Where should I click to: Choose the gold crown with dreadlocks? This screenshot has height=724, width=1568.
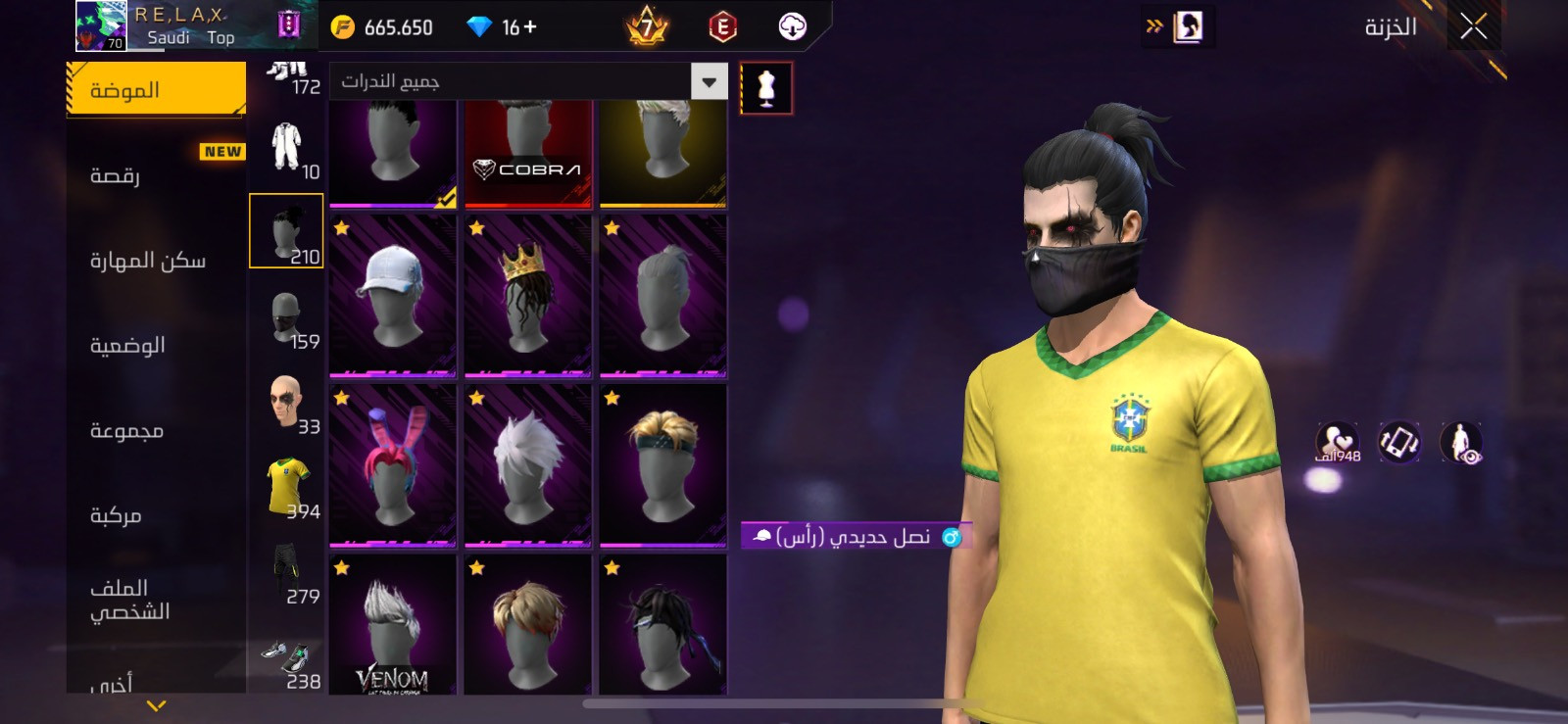(x=527, y=296)
